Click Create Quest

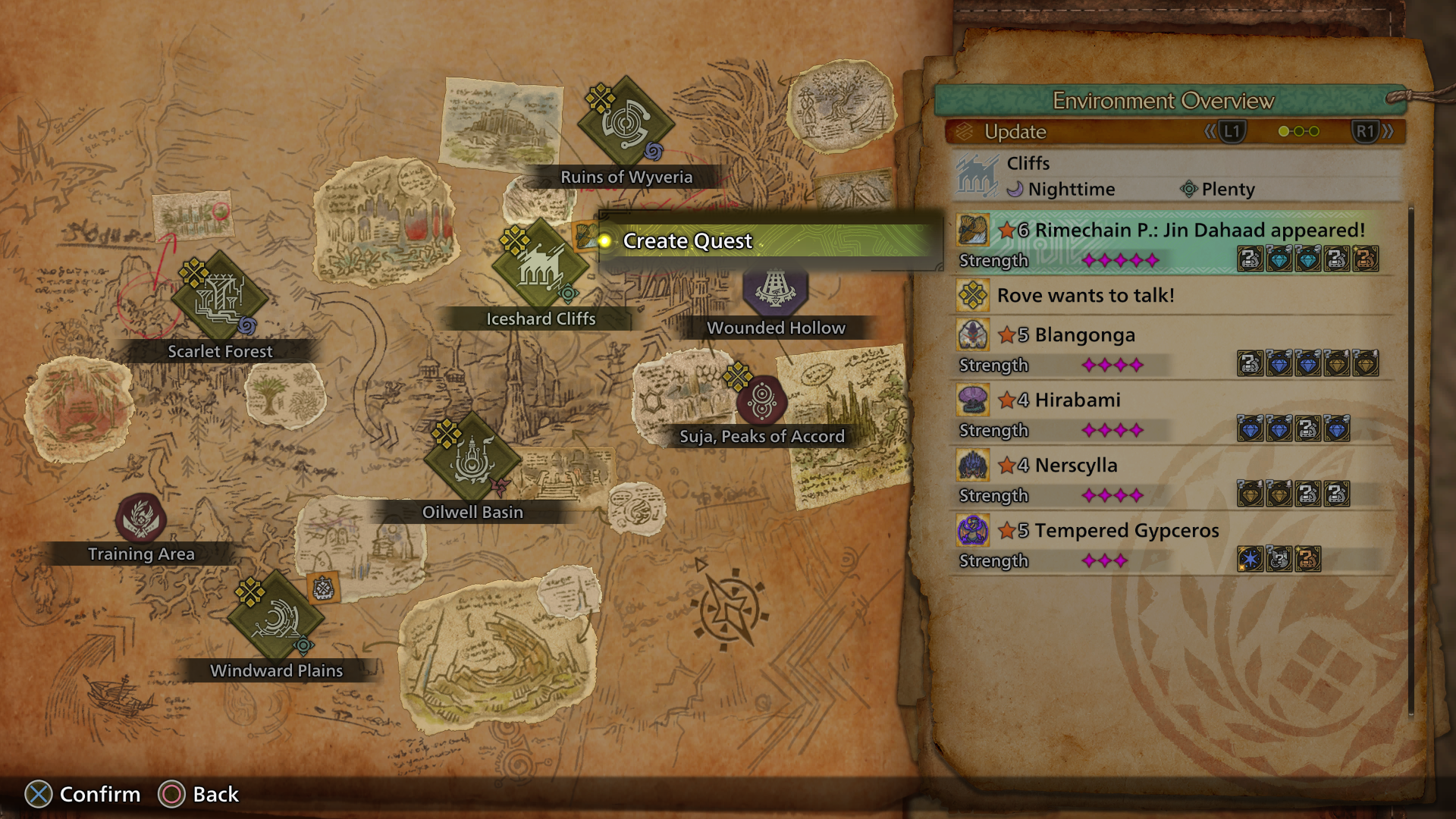[686, 241]
